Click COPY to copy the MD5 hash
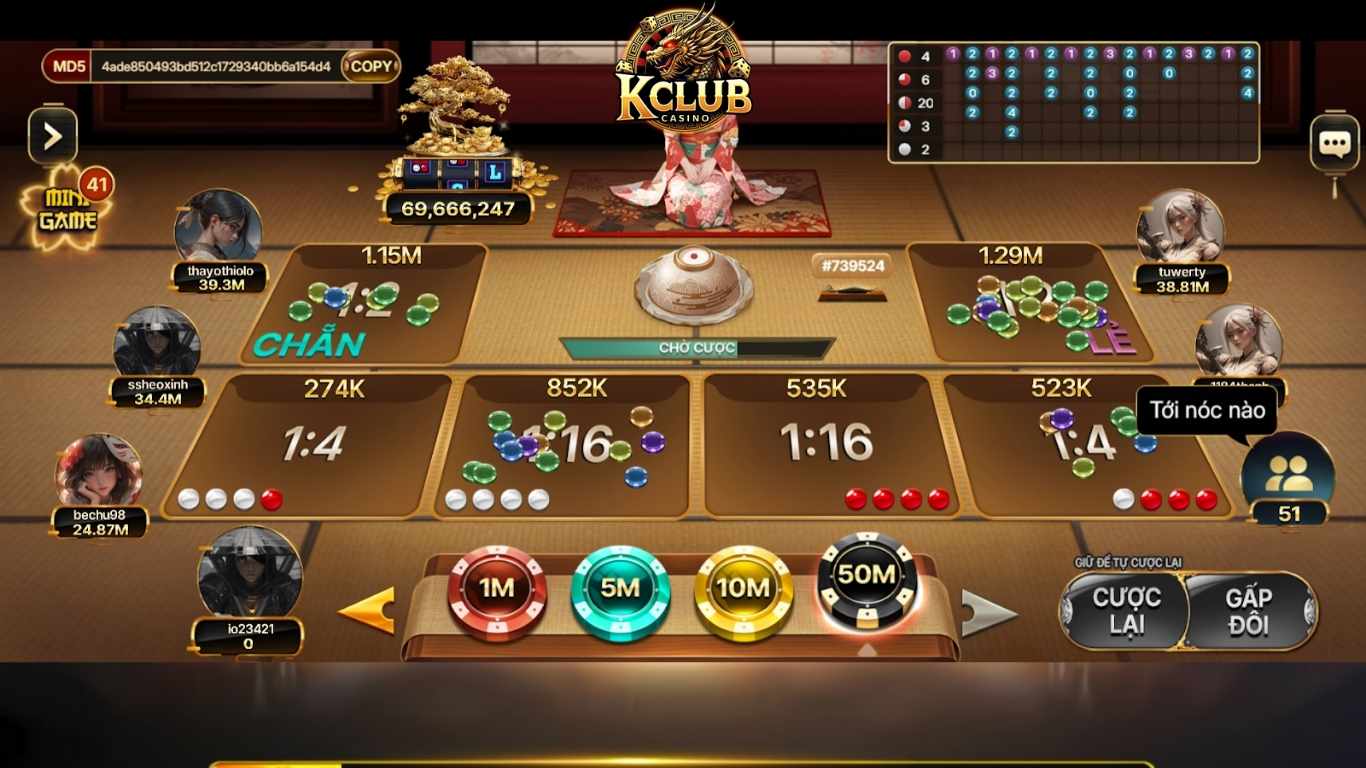The width and height of the screenshot is (1366, 768). tap(370, 65)
